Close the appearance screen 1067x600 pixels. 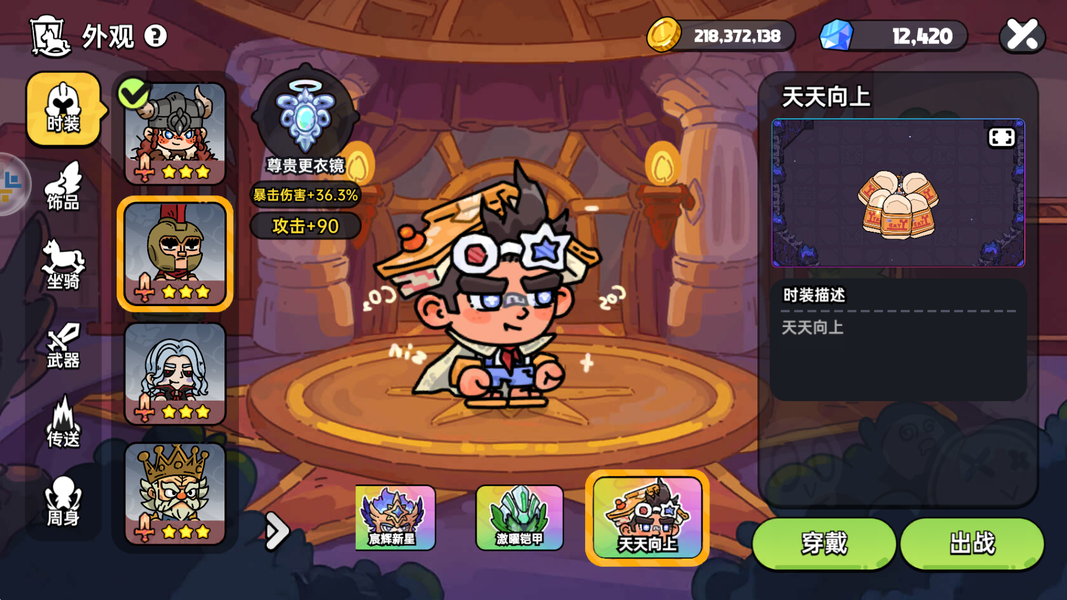(1022, 36)
